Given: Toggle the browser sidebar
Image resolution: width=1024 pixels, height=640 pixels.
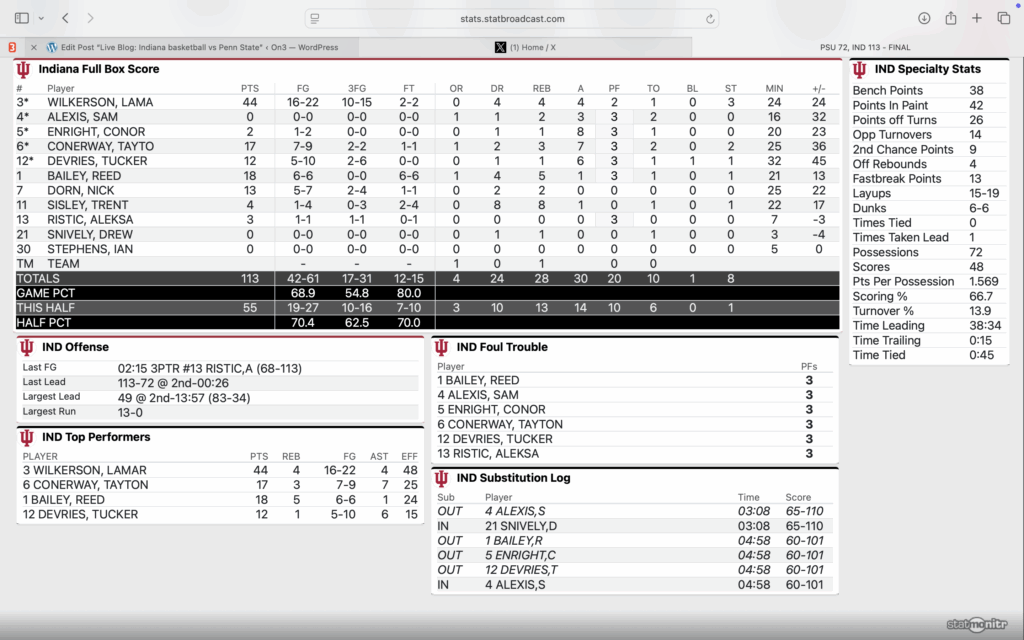Looking at the screenshot, I should point(22,19).
